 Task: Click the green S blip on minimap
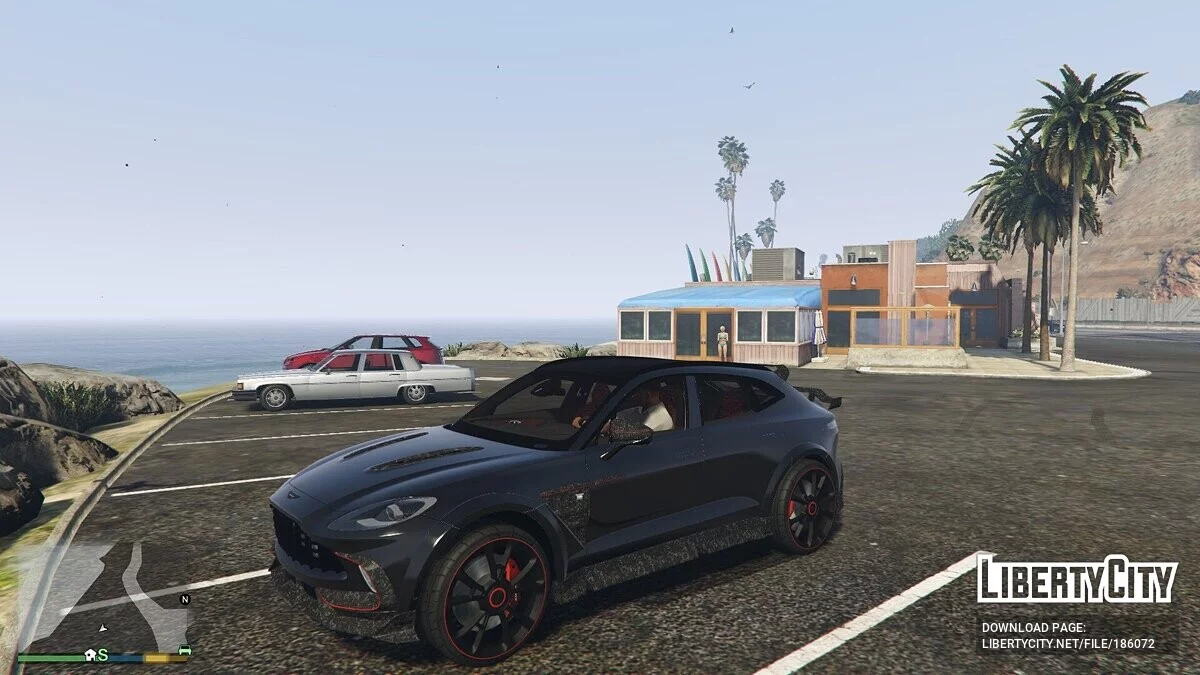[102, 654]
